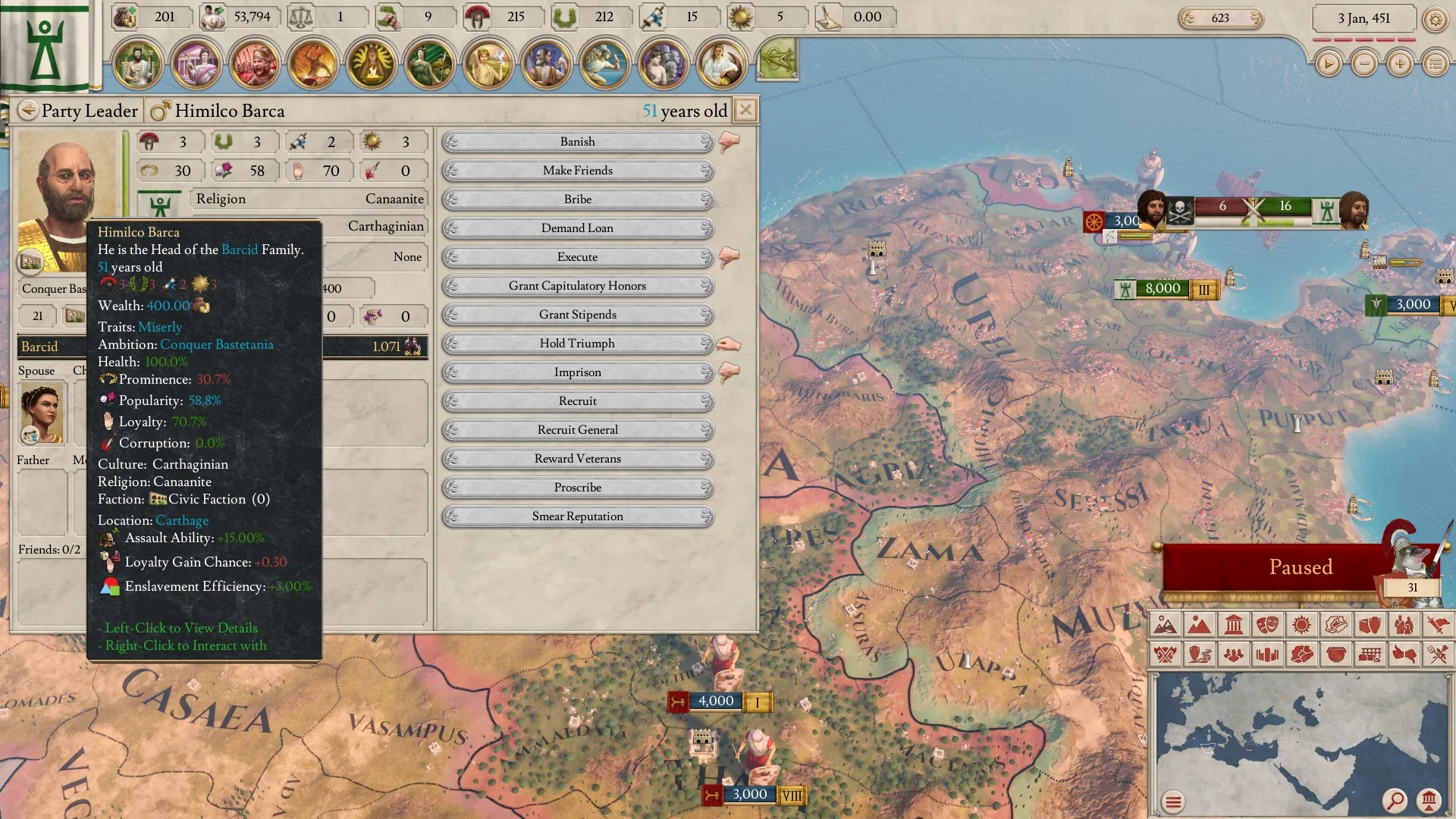
Task: Decrease game speed with the minus button
Action: pos(1364,64)
